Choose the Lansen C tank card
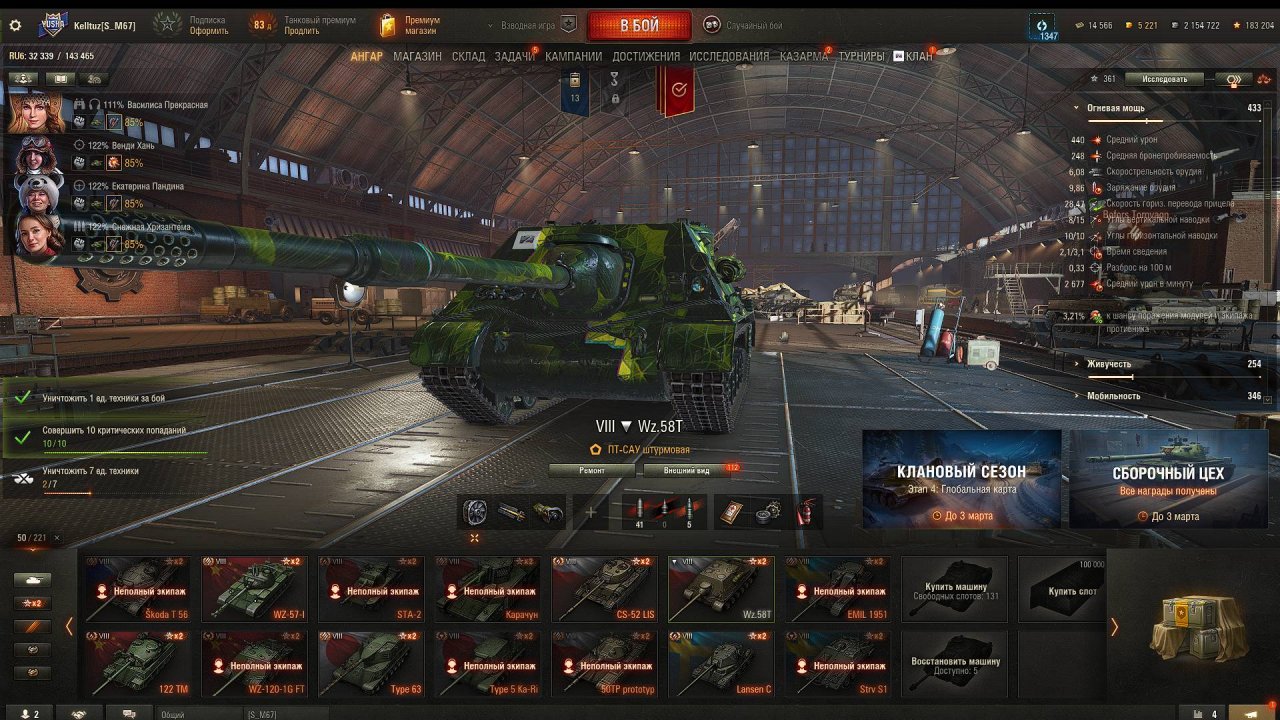 721,663
